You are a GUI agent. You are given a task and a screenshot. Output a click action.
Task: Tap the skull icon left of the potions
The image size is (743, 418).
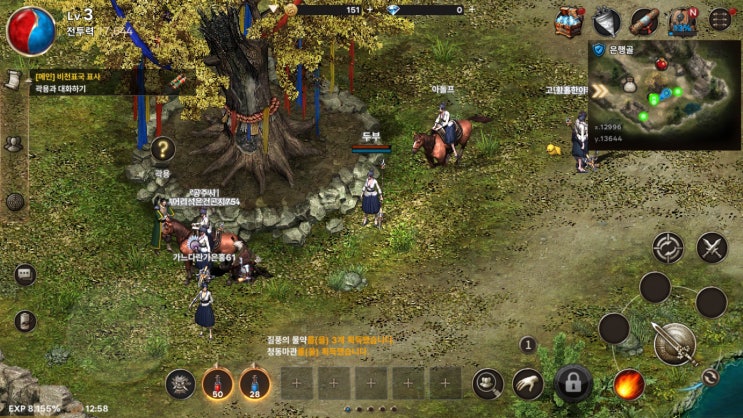(x=180, y=382)
